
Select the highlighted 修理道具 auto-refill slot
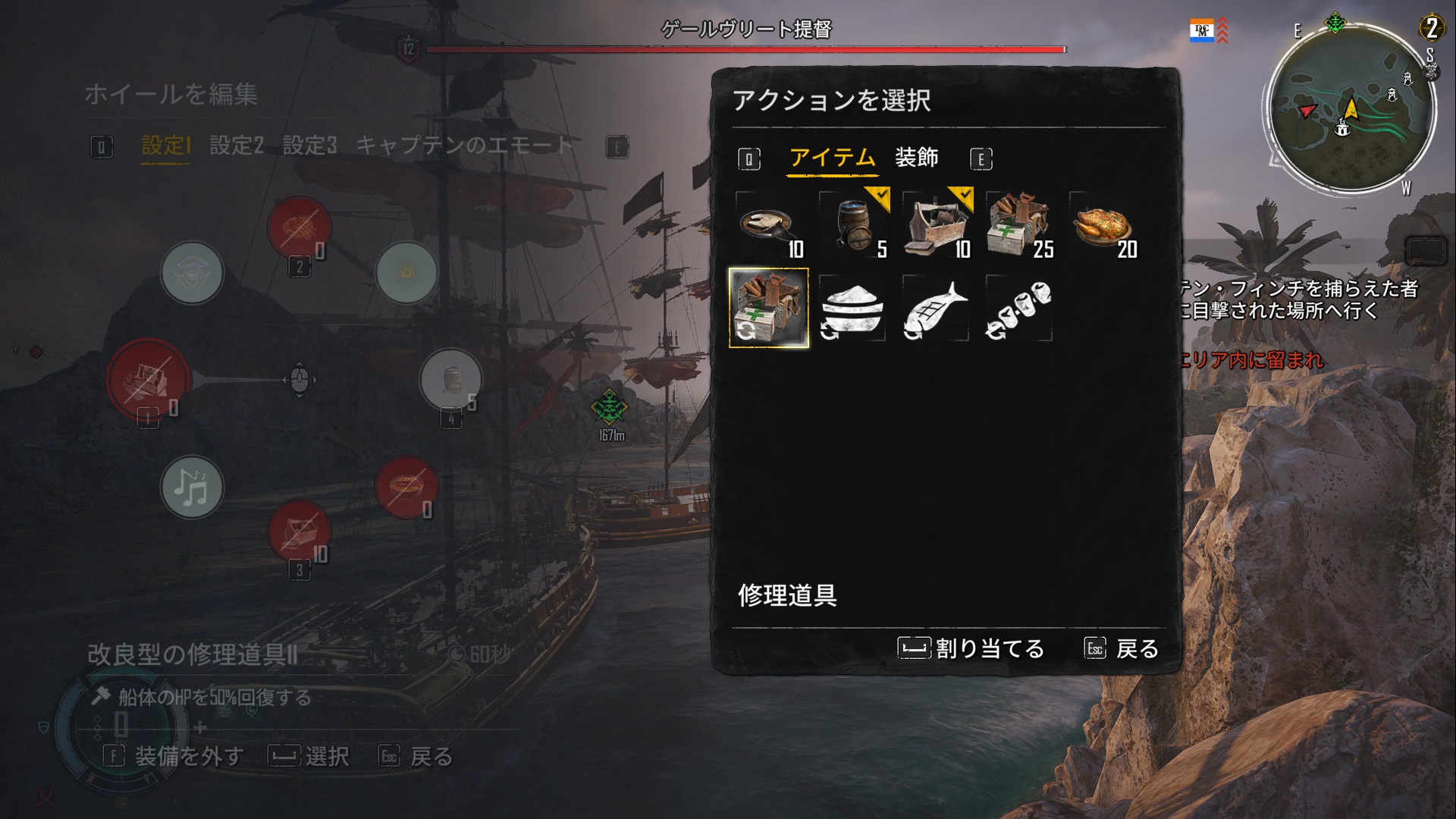point(768,308)
